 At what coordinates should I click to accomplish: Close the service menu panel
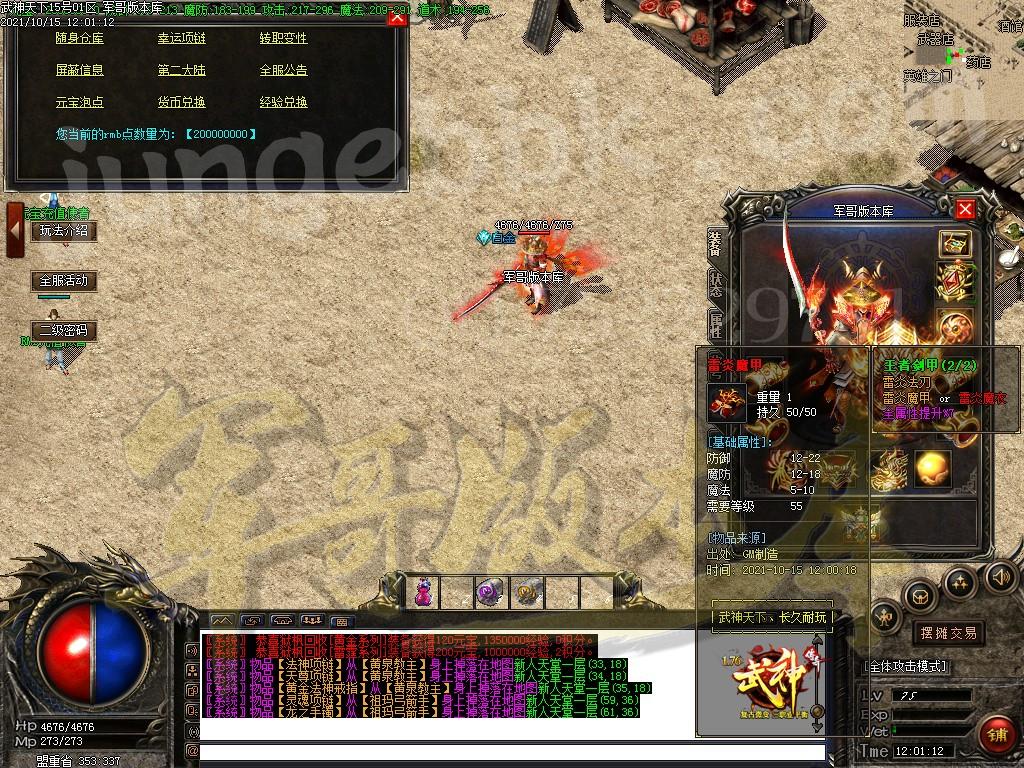point(397,17)
